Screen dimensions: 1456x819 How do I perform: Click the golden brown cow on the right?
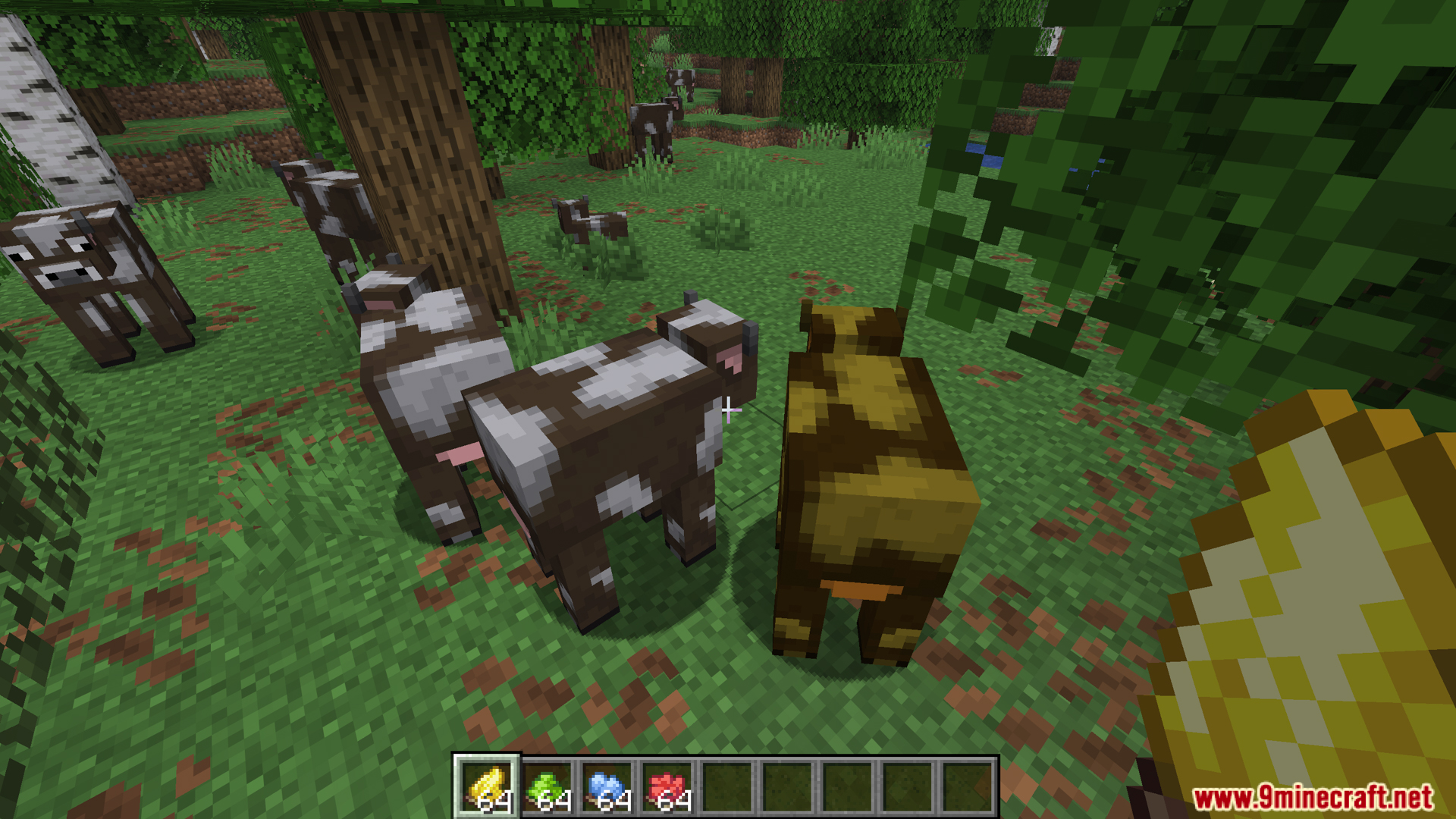[872, 470]
